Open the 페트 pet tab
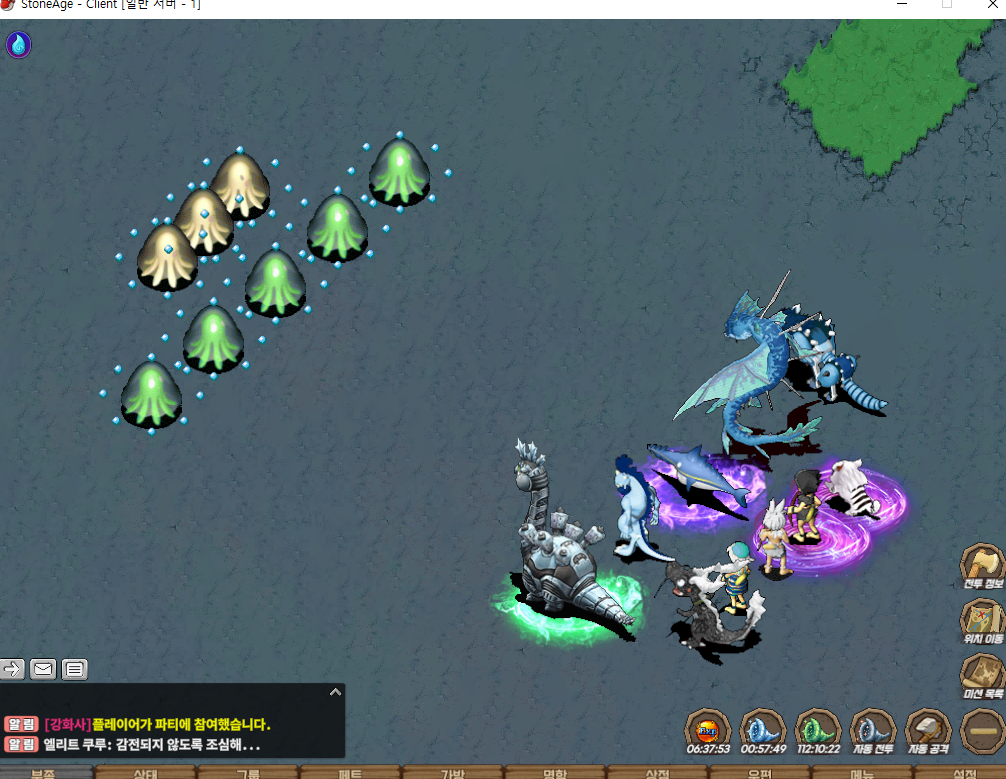1006x779 pixels. tap(350, 773)
